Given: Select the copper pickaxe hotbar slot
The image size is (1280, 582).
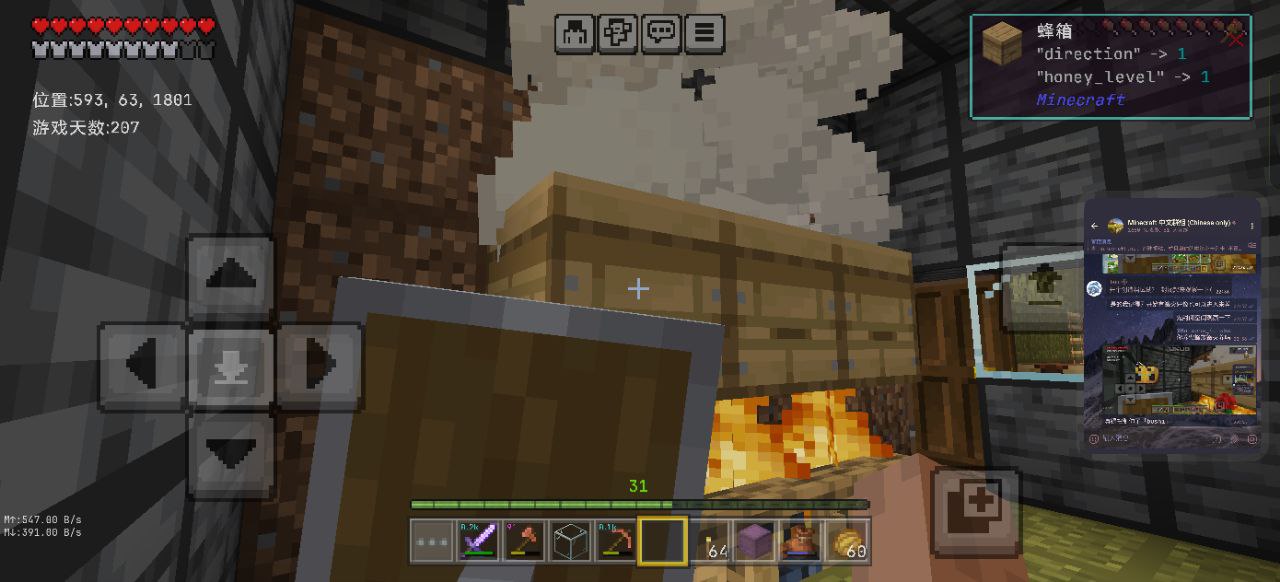Looking at the screenshot, I should [x=616, y=541].
